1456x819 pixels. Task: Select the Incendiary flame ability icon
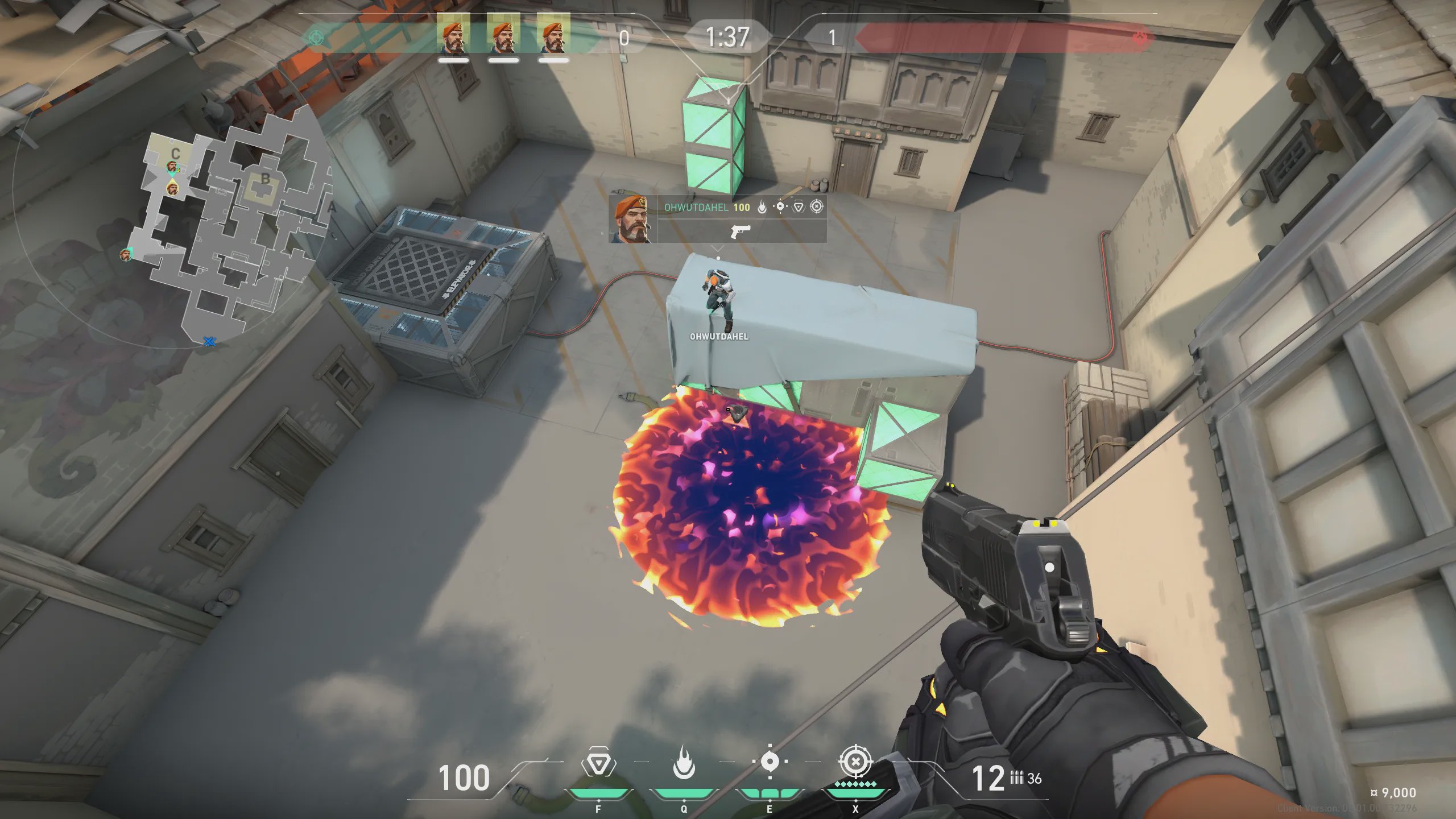(x=684, y=762)
